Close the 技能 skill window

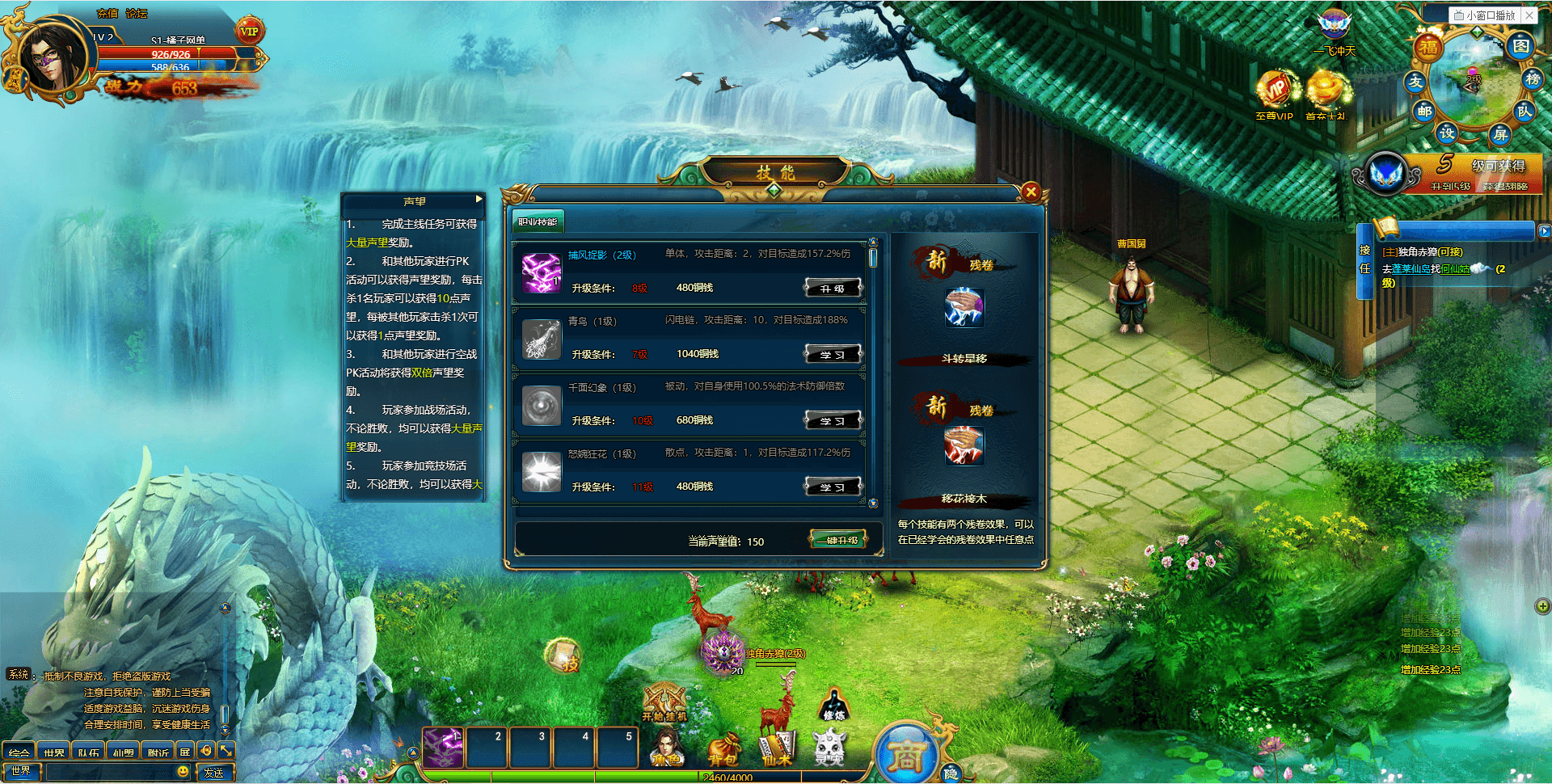(x=1030, y=192)
